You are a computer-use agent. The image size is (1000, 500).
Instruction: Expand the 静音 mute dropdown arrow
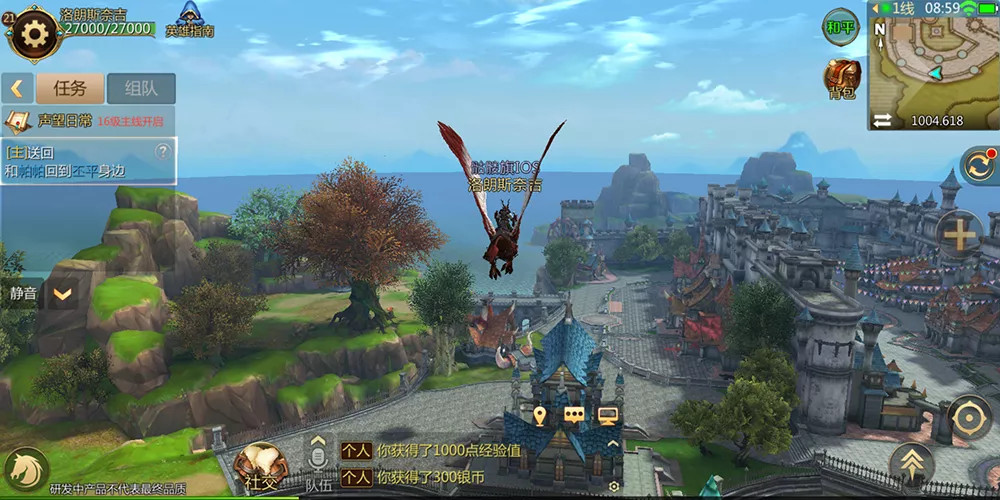click(62, 294)
